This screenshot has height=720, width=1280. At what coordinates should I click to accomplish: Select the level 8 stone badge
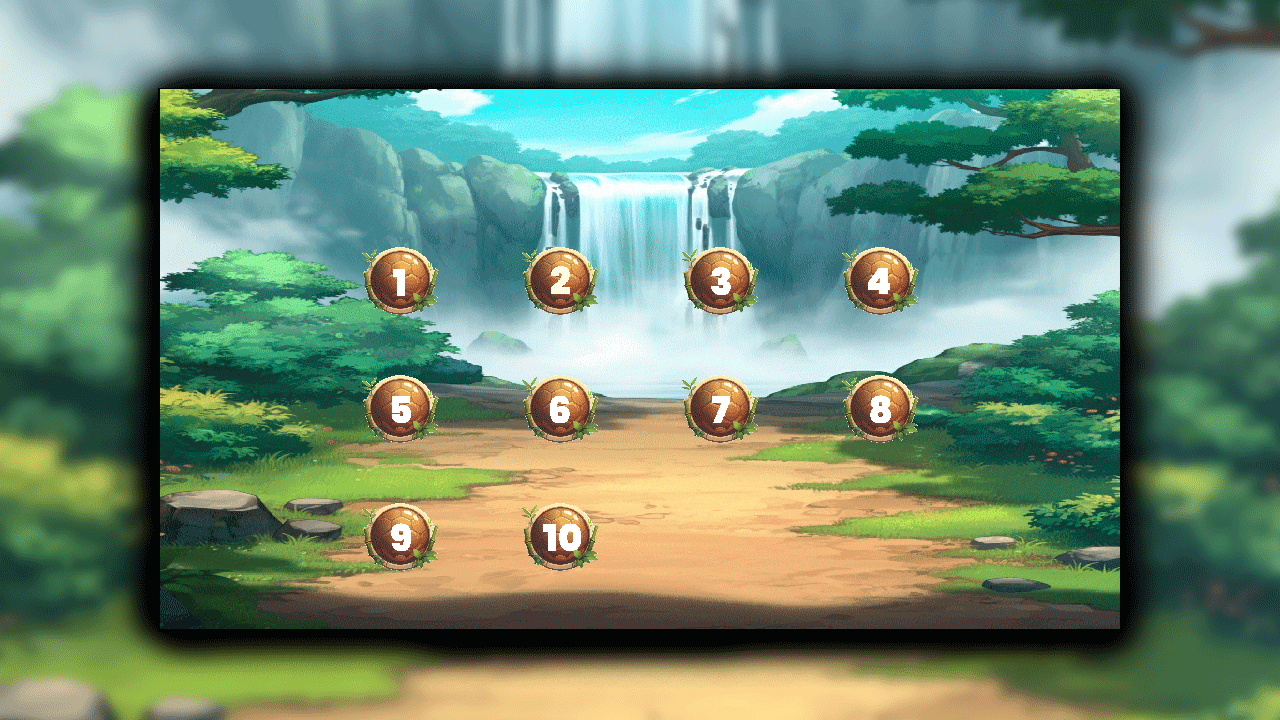[x=879, y=408]
